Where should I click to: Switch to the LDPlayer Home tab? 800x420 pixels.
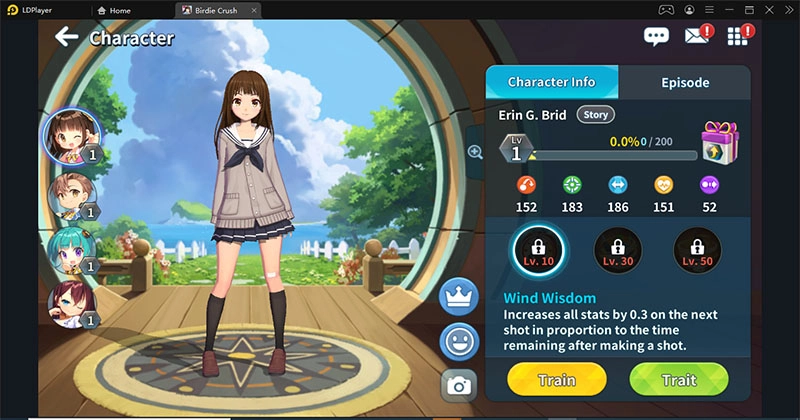(x=115, y=10)
